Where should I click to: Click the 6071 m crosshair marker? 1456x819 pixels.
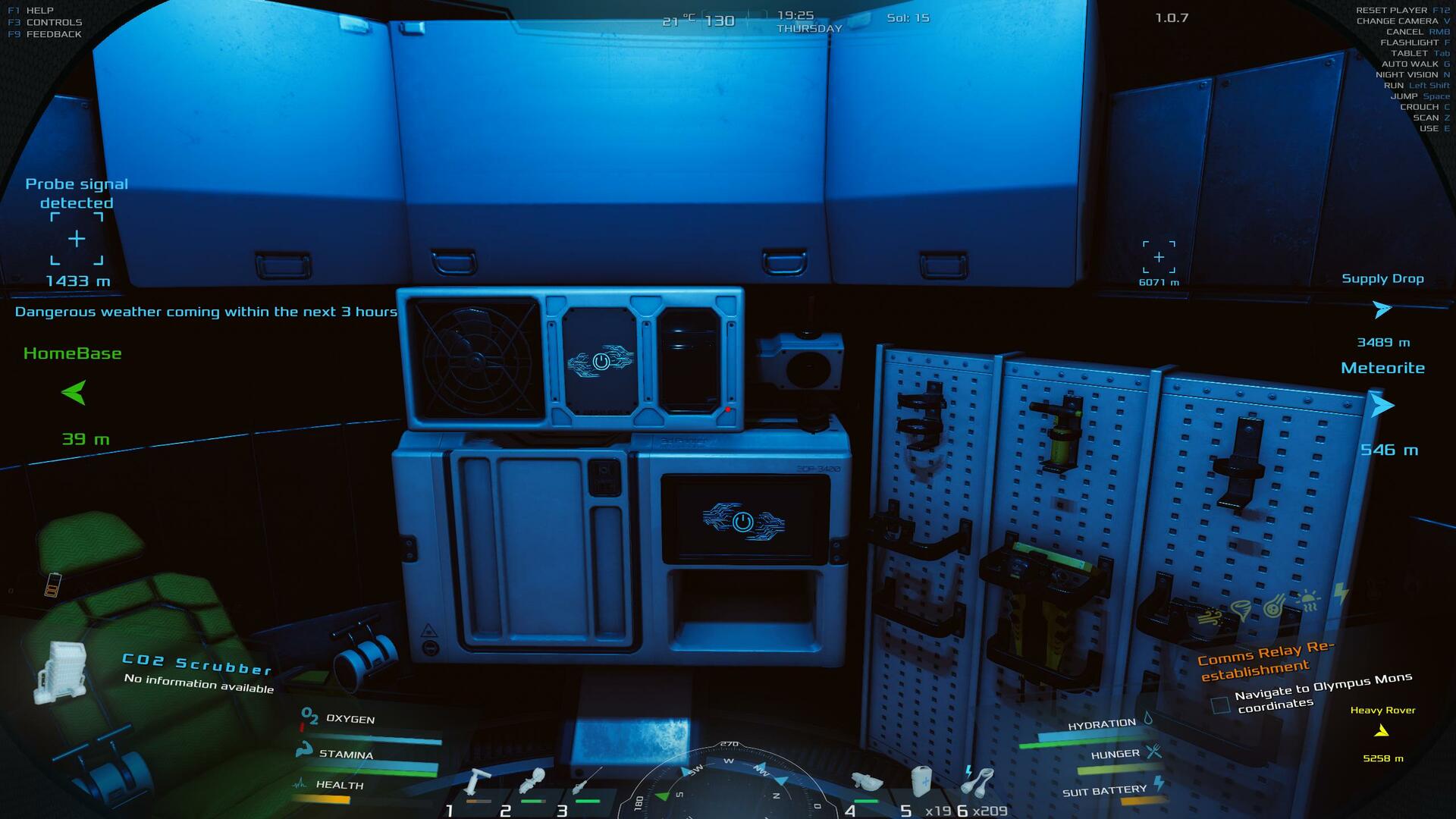pyautogui.click(x=1159, y=257)
